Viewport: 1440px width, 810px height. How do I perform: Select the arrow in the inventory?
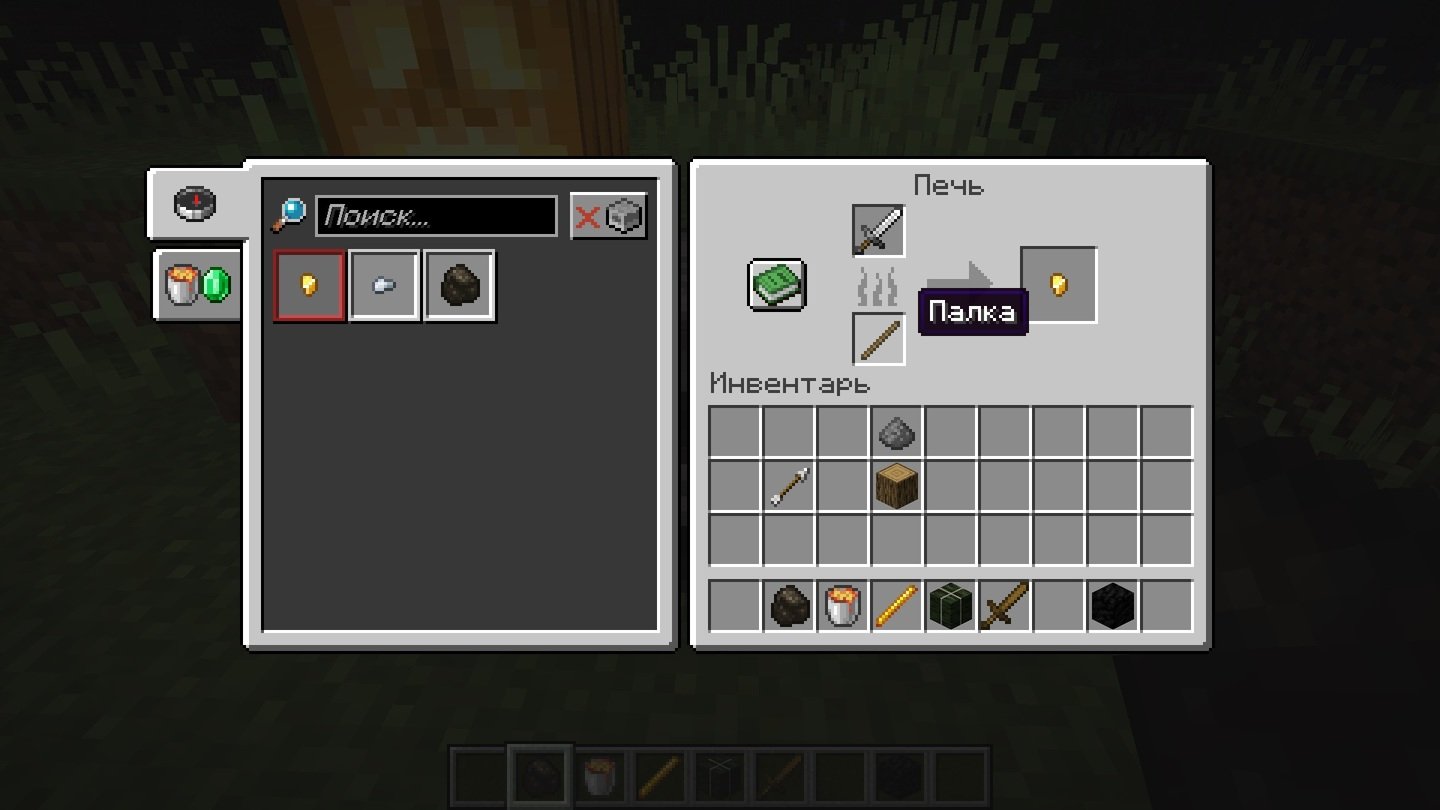pyautogui.click(x=789, y=486)
